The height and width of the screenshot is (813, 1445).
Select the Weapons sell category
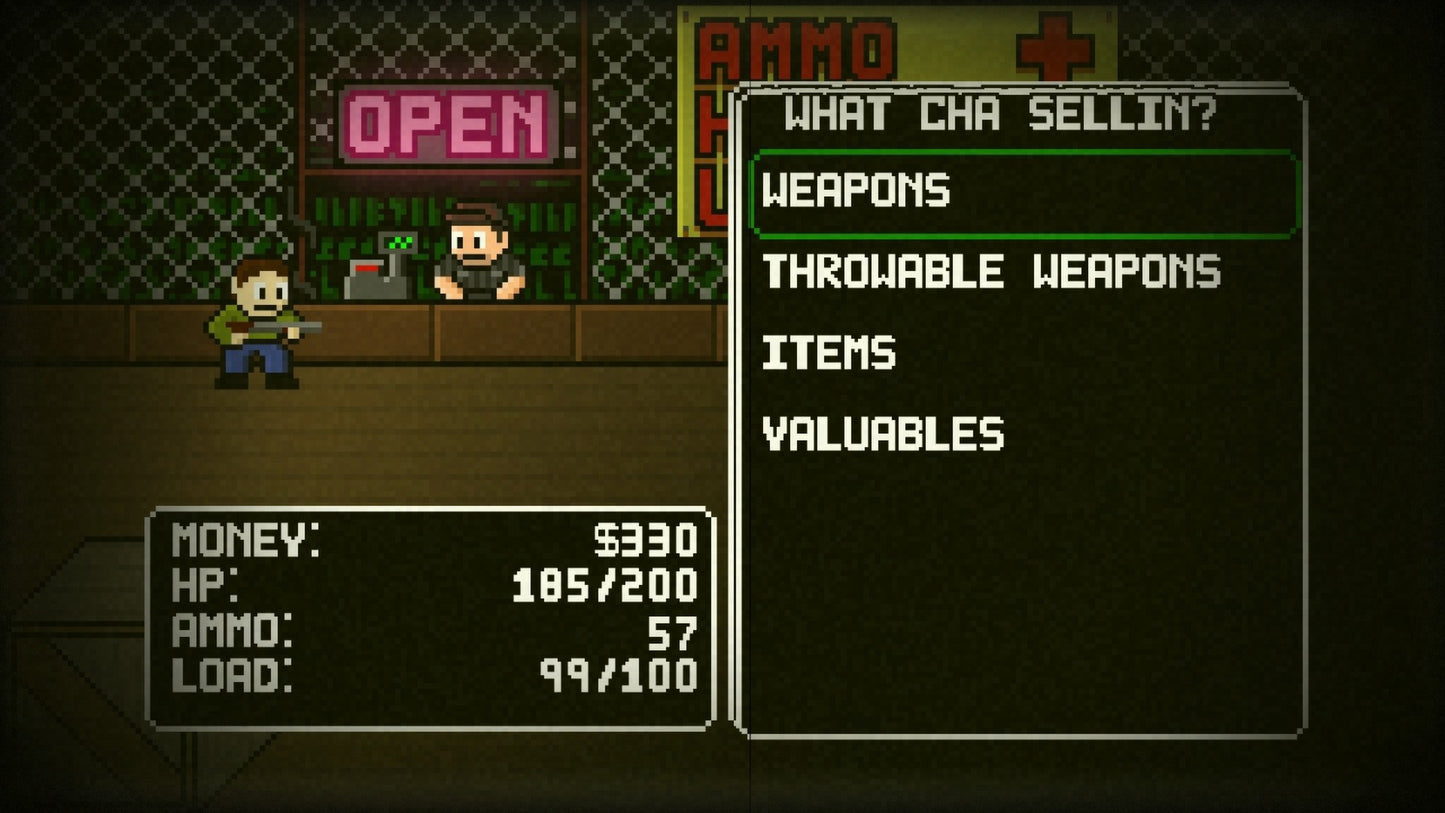pyautogui.click(x=856, y=191)
